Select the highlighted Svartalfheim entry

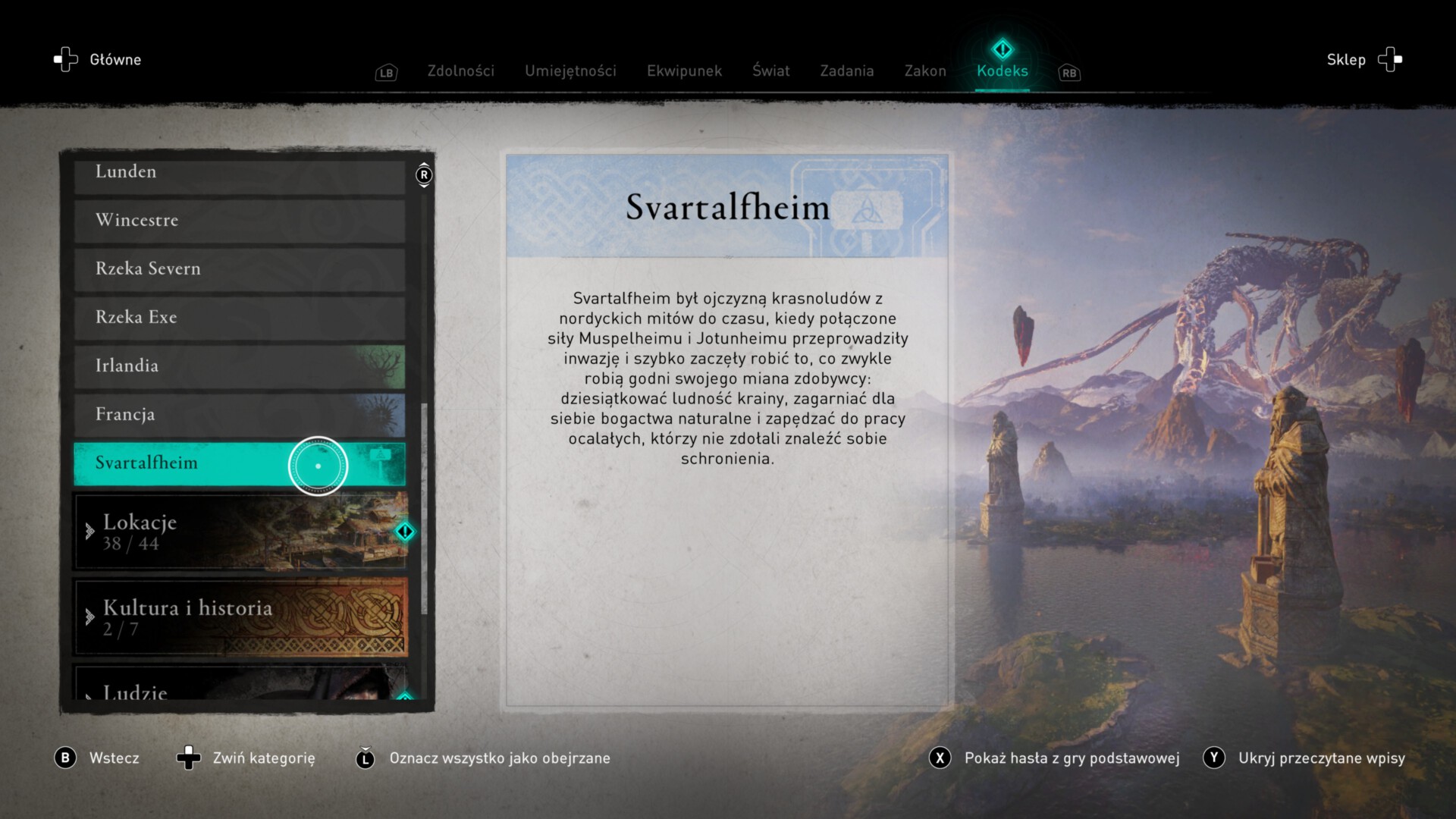[239, 463]
